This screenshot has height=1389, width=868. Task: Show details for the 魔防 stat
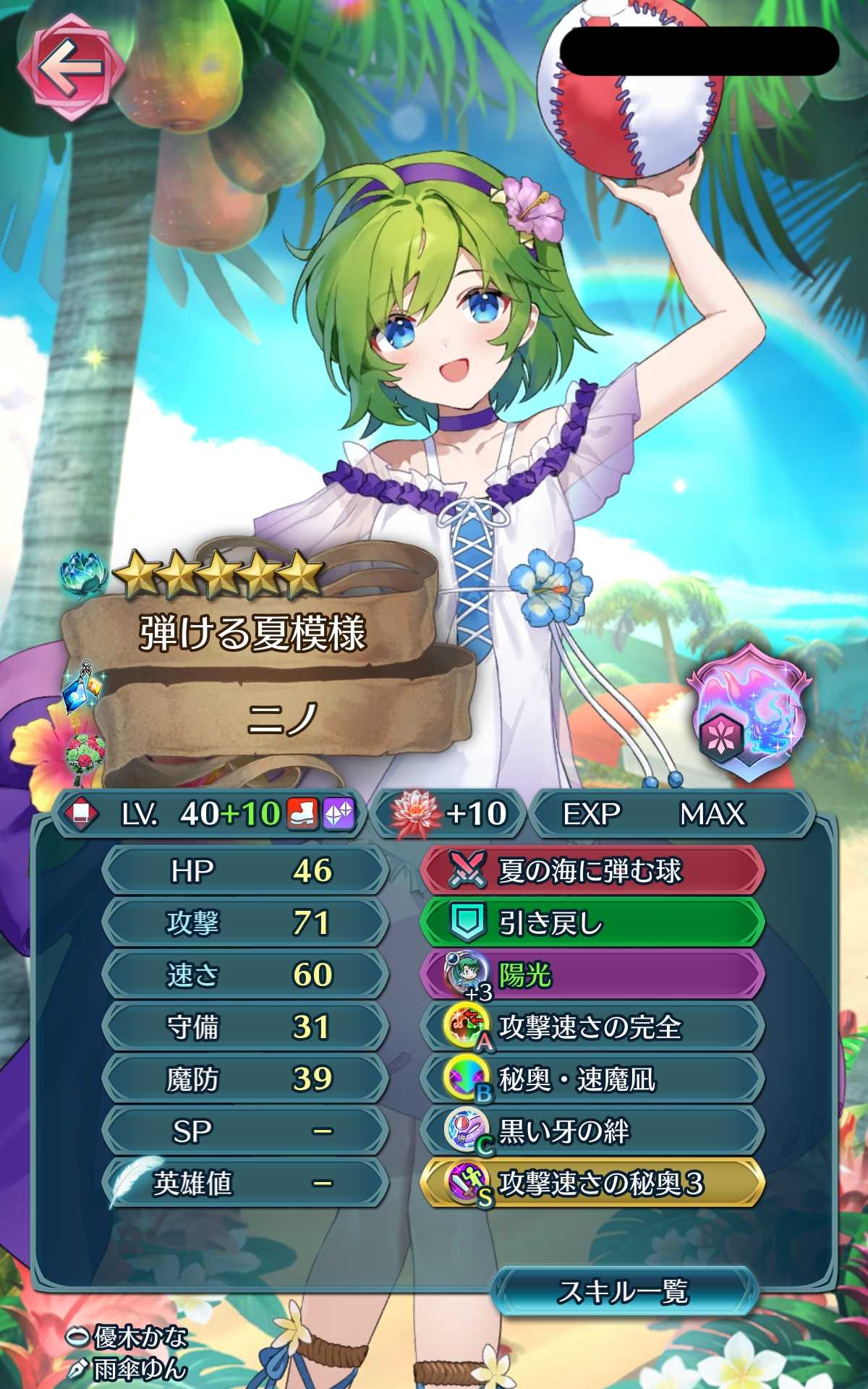(244, 1079)
